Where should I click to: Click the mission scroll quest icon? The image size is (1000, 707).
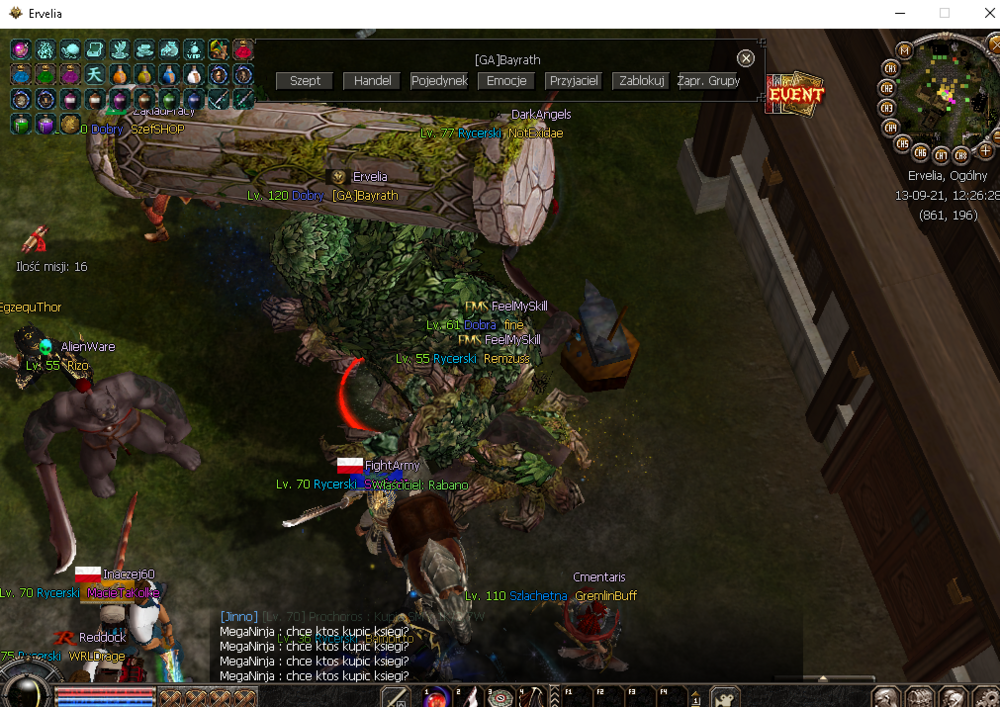coord(36,240)
